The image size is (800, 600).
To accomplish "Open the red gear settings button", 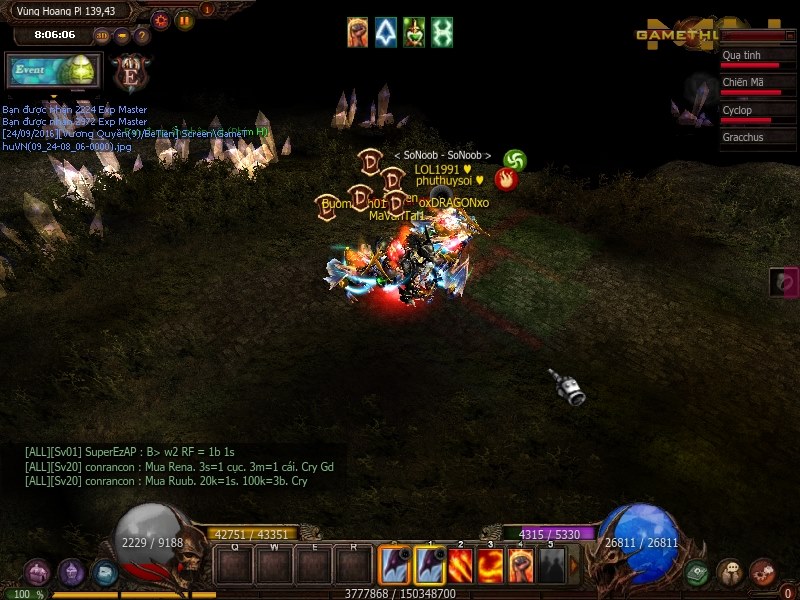I will [x=160, y=19].
